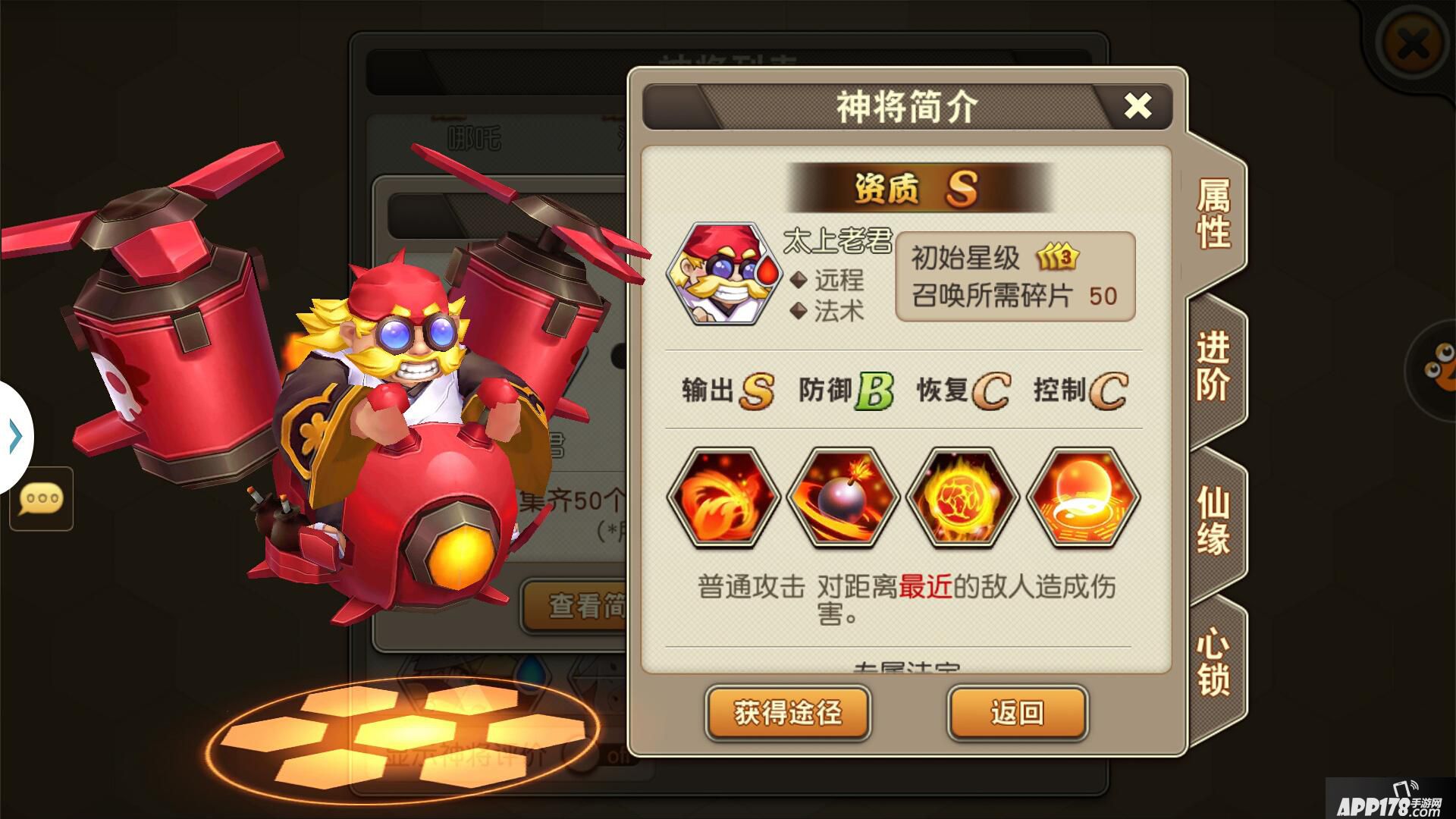
Task: Close the 神将简介 hero intro panel
Action: coord(1137,106)
